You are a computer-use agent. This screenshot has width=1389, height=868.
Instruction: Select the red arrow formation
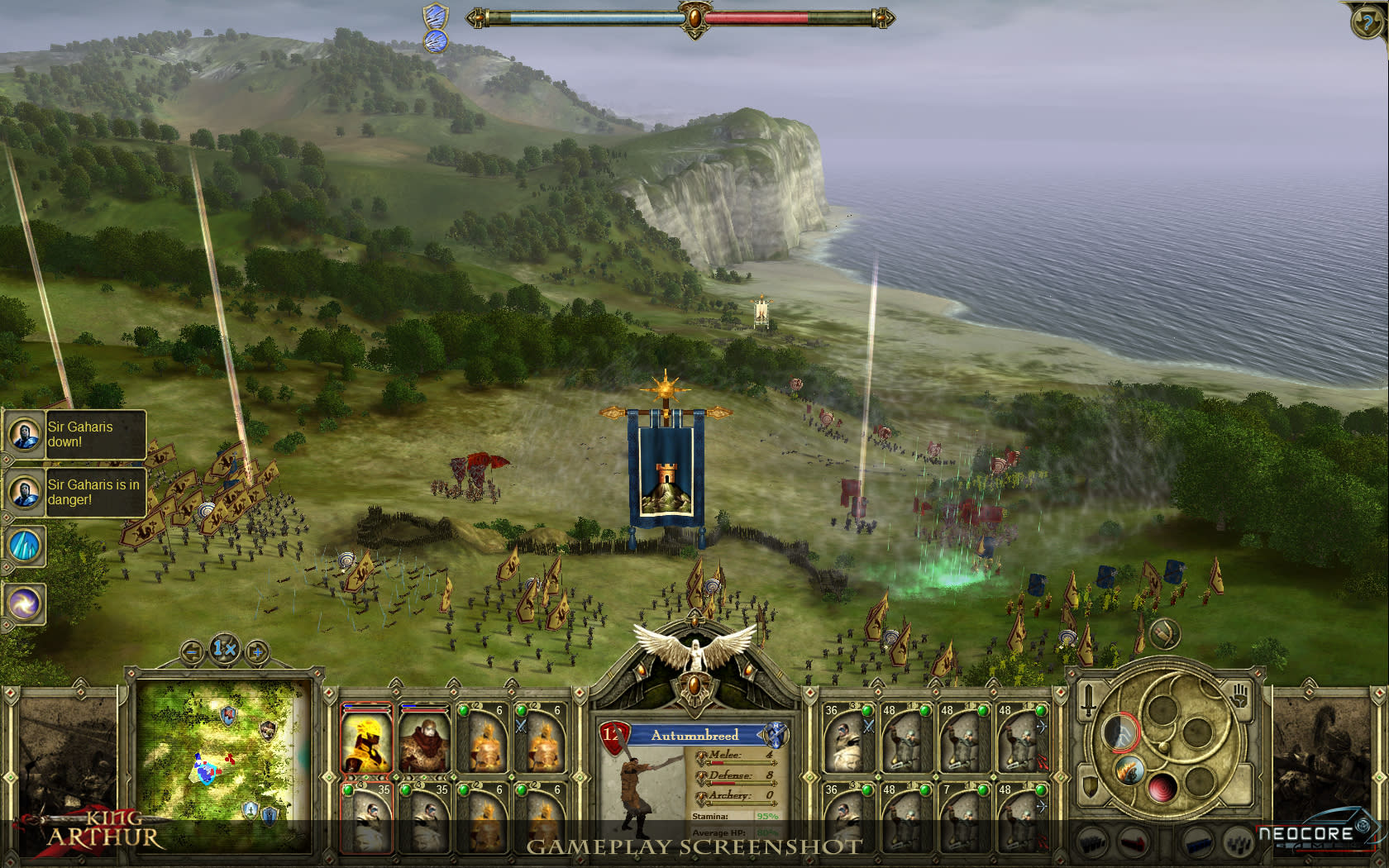coord(1132,842)
